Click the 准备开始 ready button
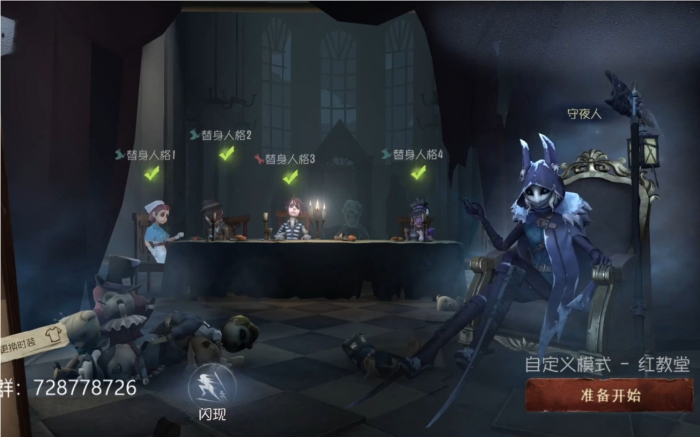The height and width of the screenshot is (437, 700). point(609,394)
